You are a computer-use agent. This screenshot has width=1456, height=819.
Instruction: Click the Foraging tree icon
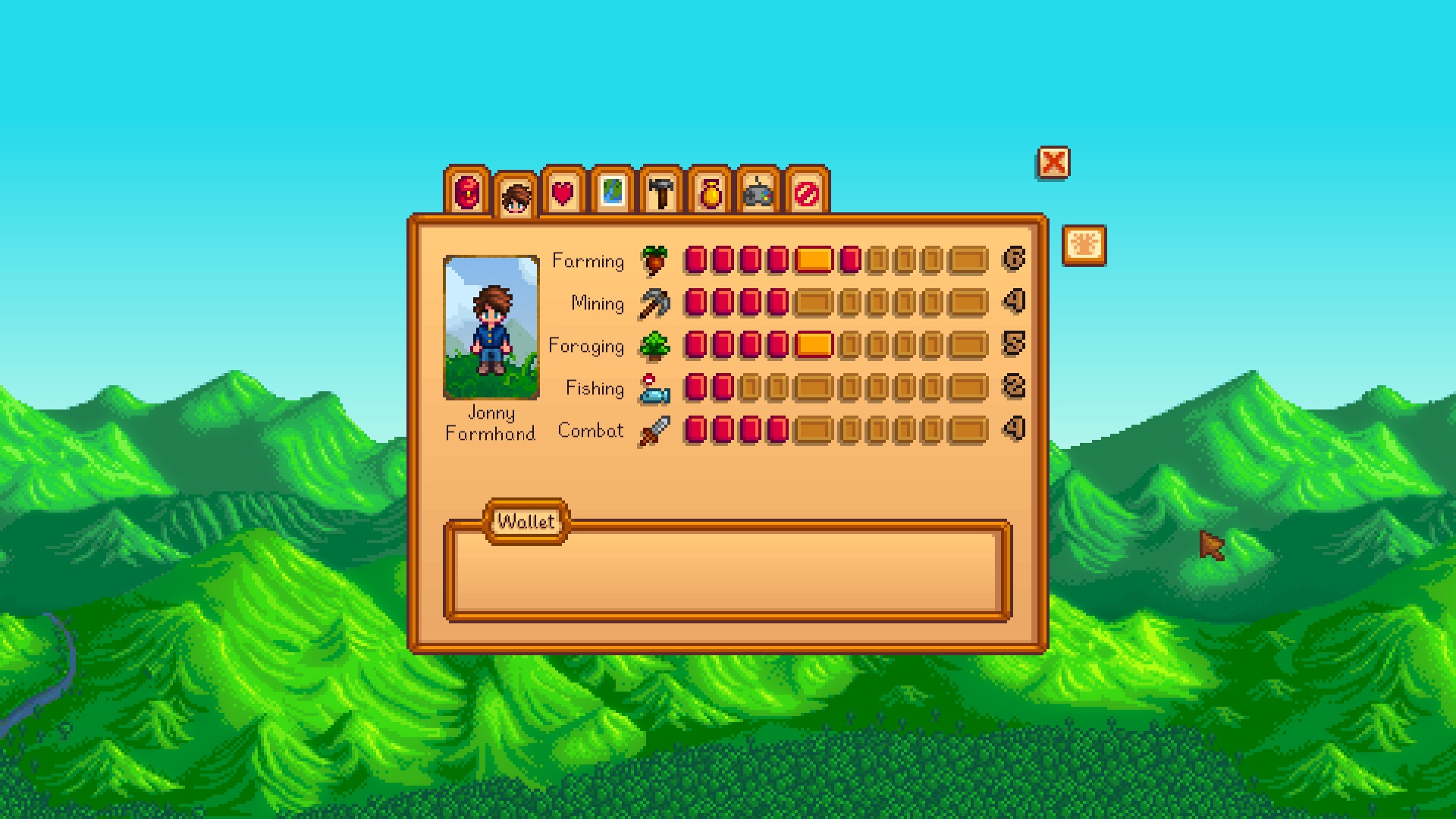pyautogui.click(x=654, y=346)
